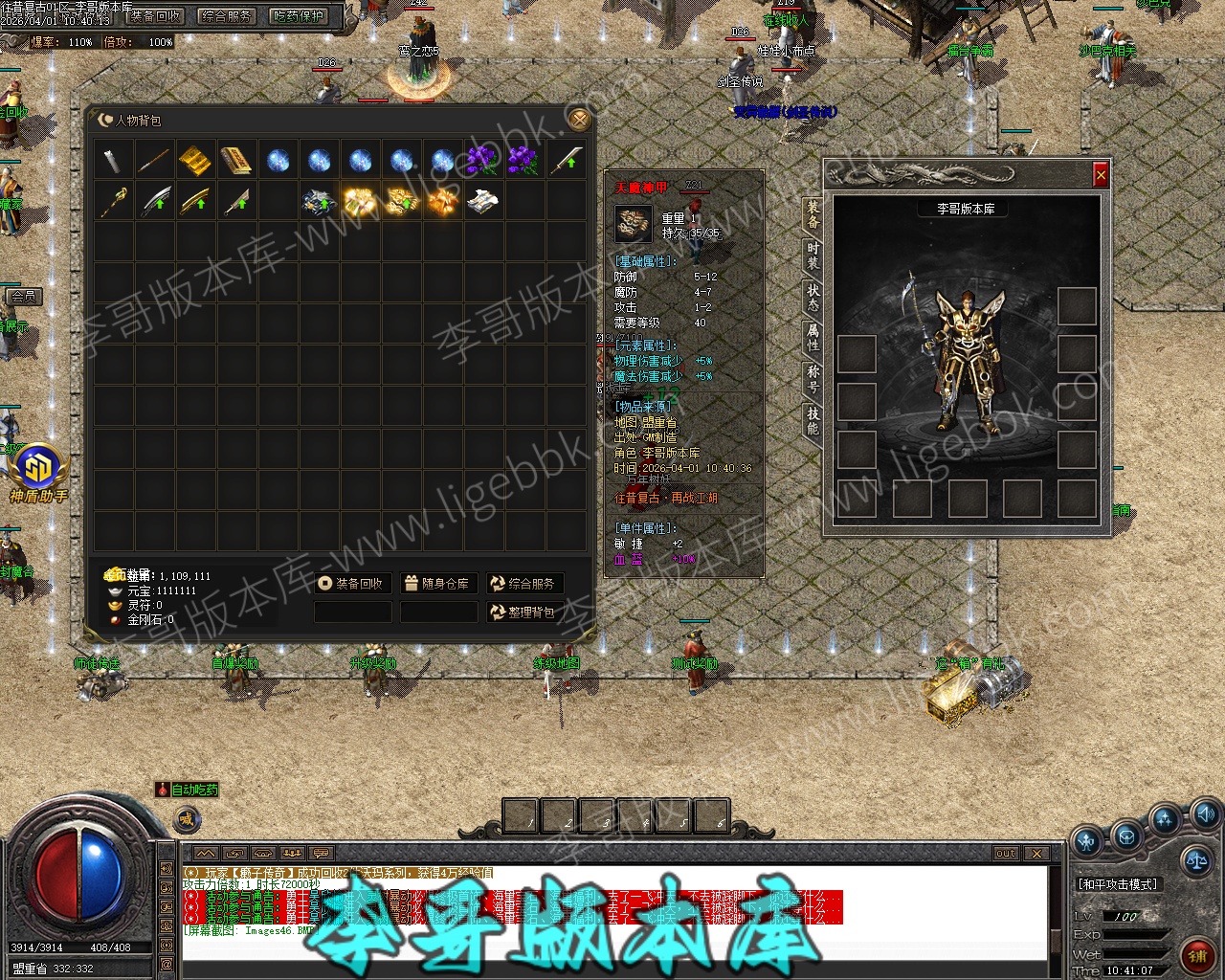This screenshot has height=980, width=1225.
Task: Open the red 铺 shop button
Action: tap(1196, 953)
